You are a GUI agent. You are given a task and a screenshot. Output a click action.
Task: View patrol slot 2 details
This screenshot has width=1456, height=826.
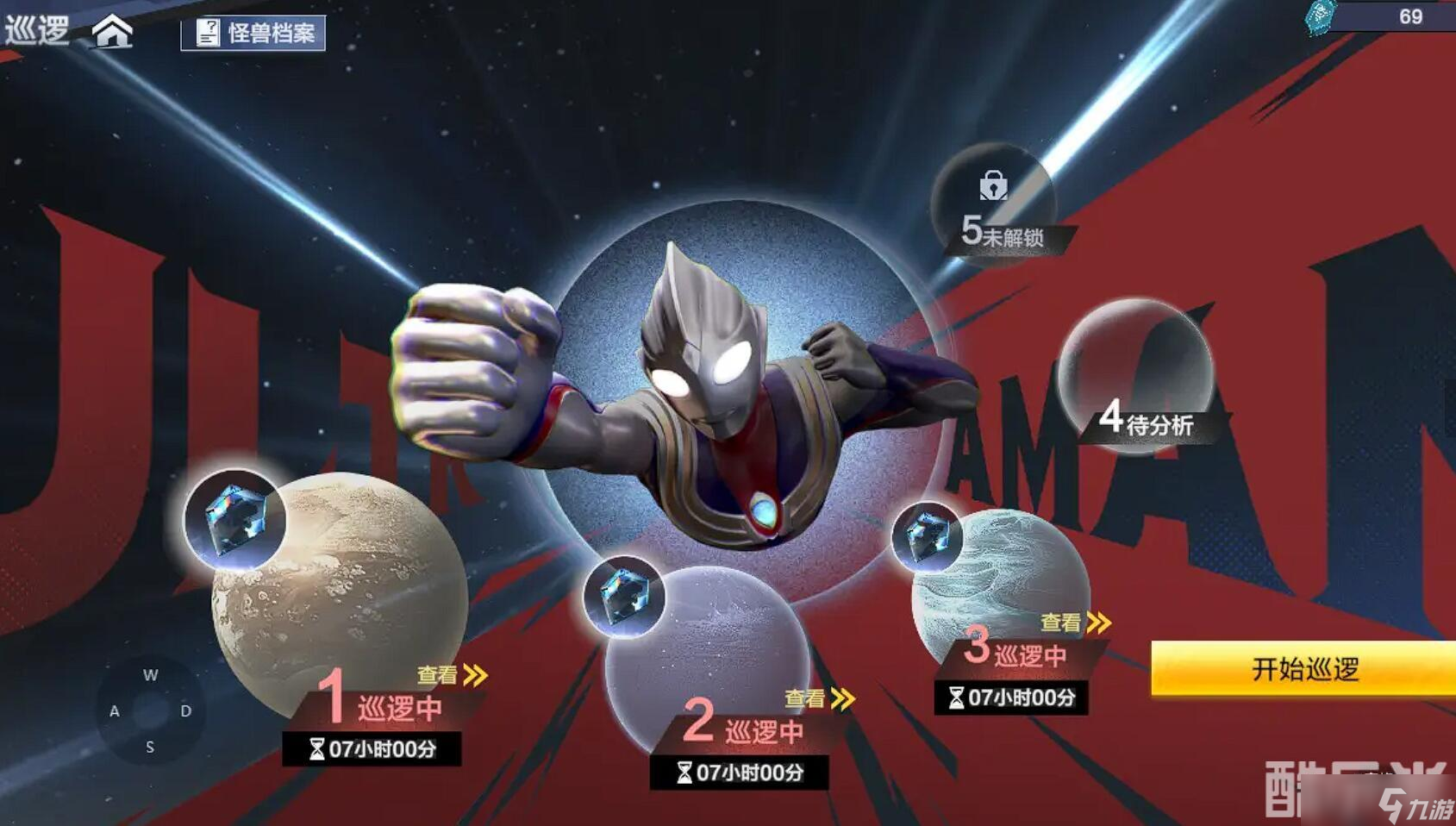[820, 698]
